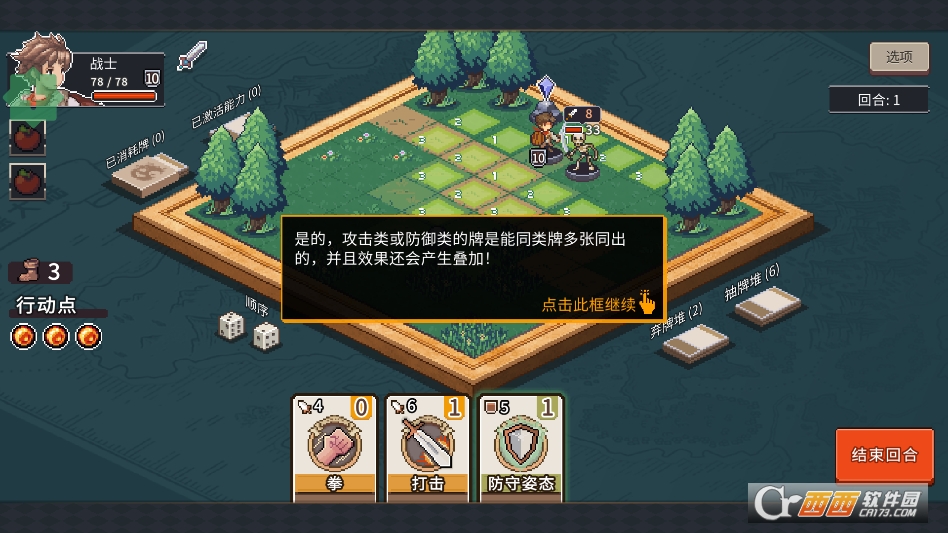Select the enemy unit on the board

click(583, 153)
